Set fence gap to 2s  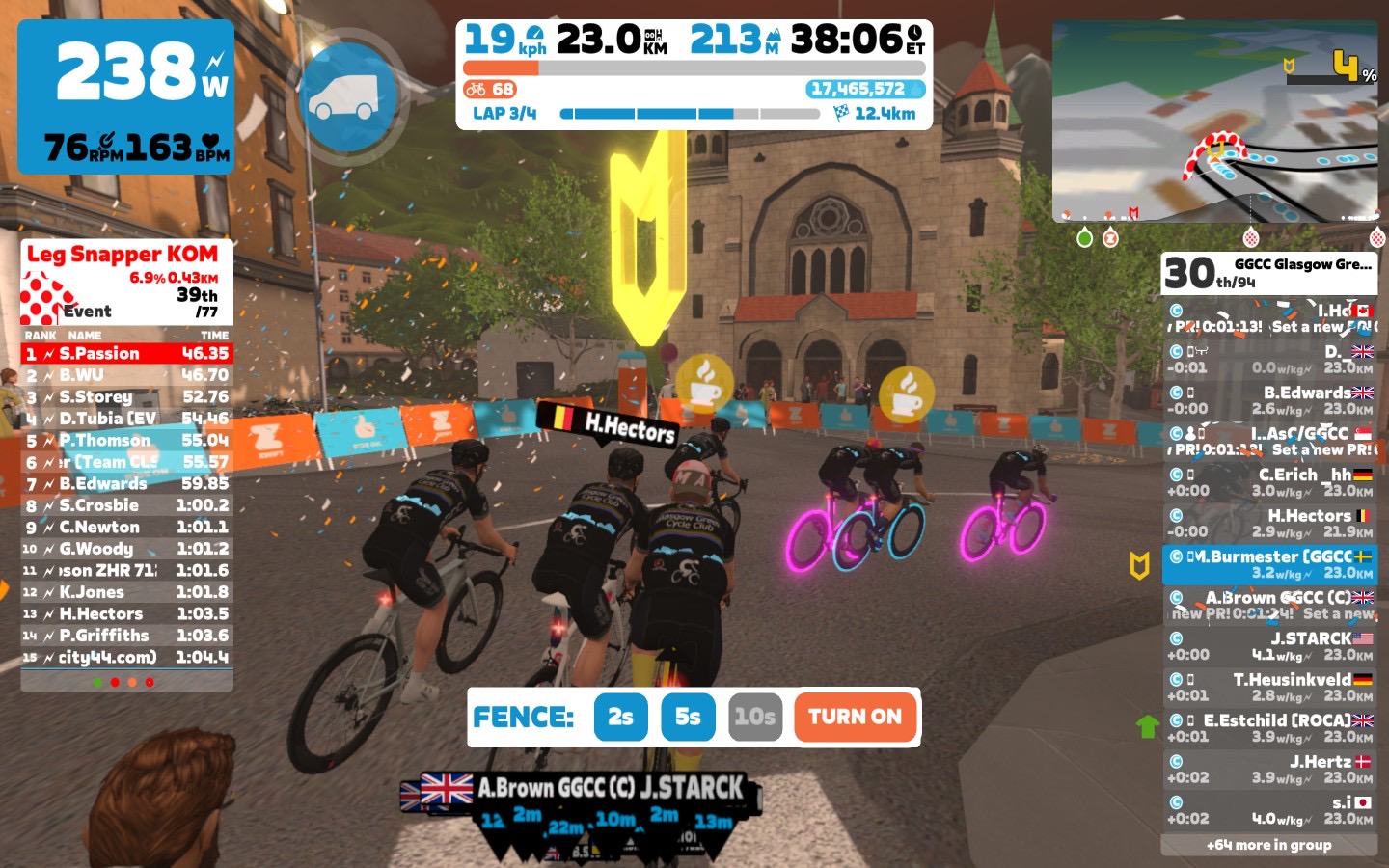pyautogui.click(x=620, y=717)
